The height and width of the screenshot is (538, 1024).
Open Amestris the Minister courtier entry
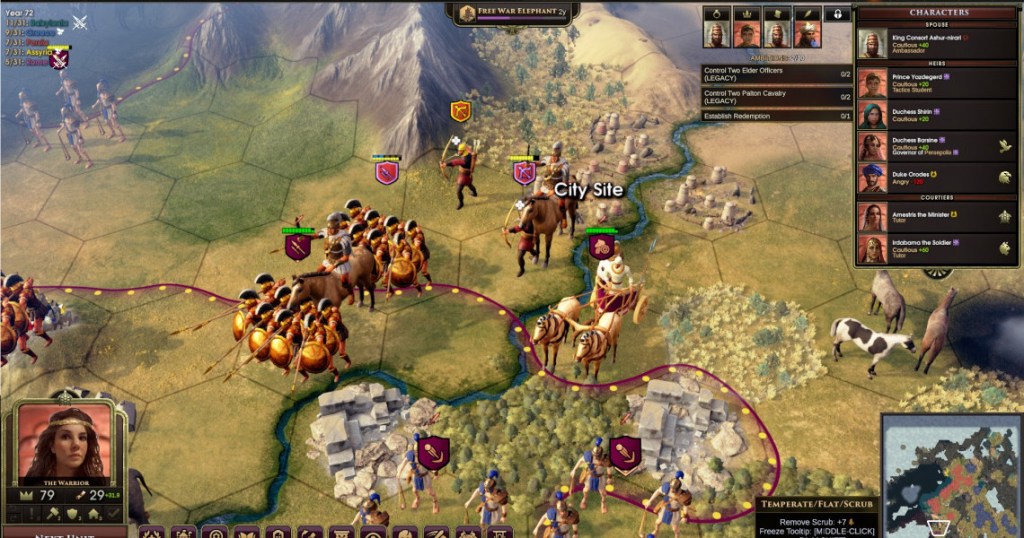coord(937,217)
